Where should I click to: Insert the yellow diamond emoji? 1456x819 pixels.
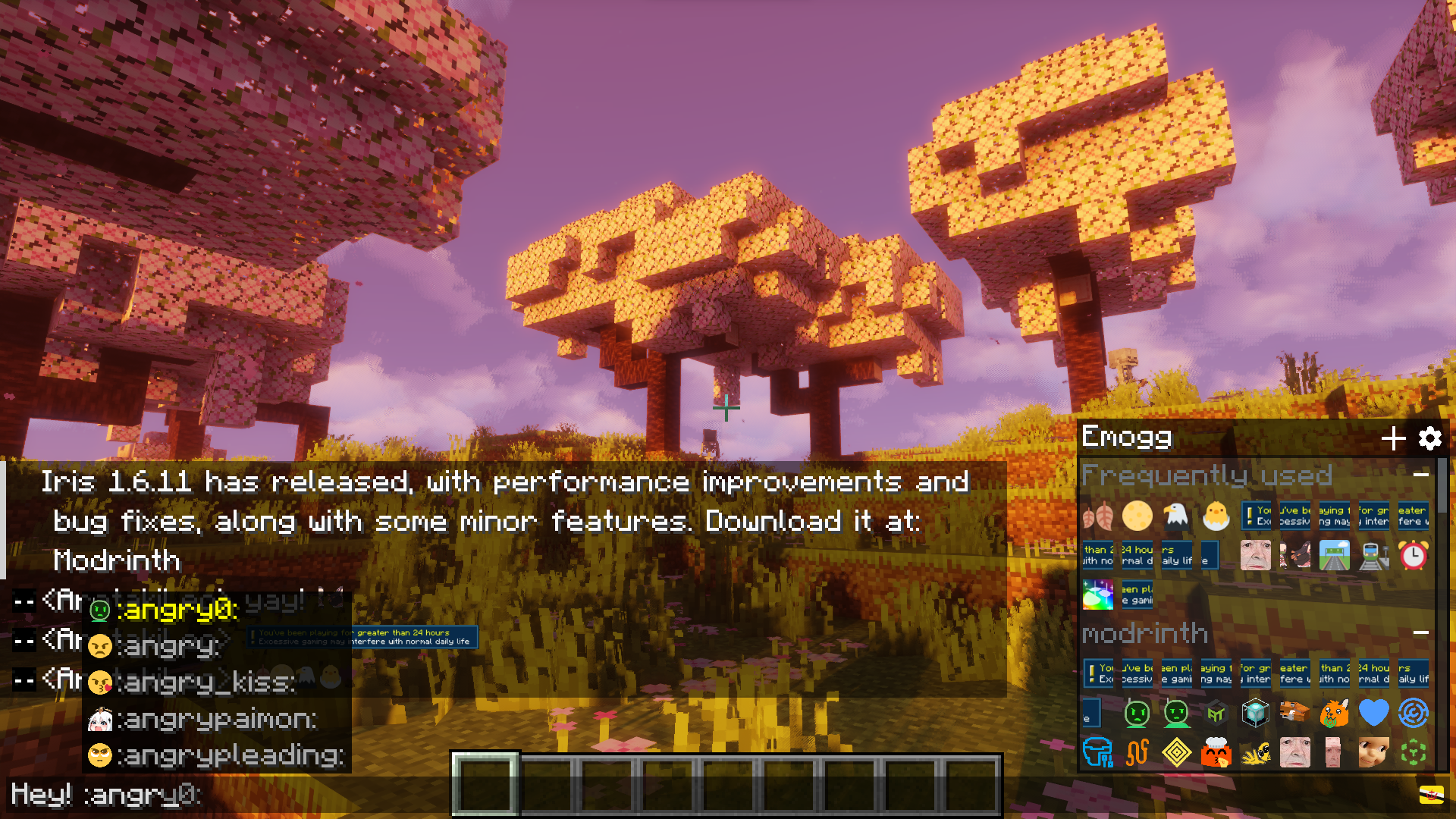coord(1176,753)
